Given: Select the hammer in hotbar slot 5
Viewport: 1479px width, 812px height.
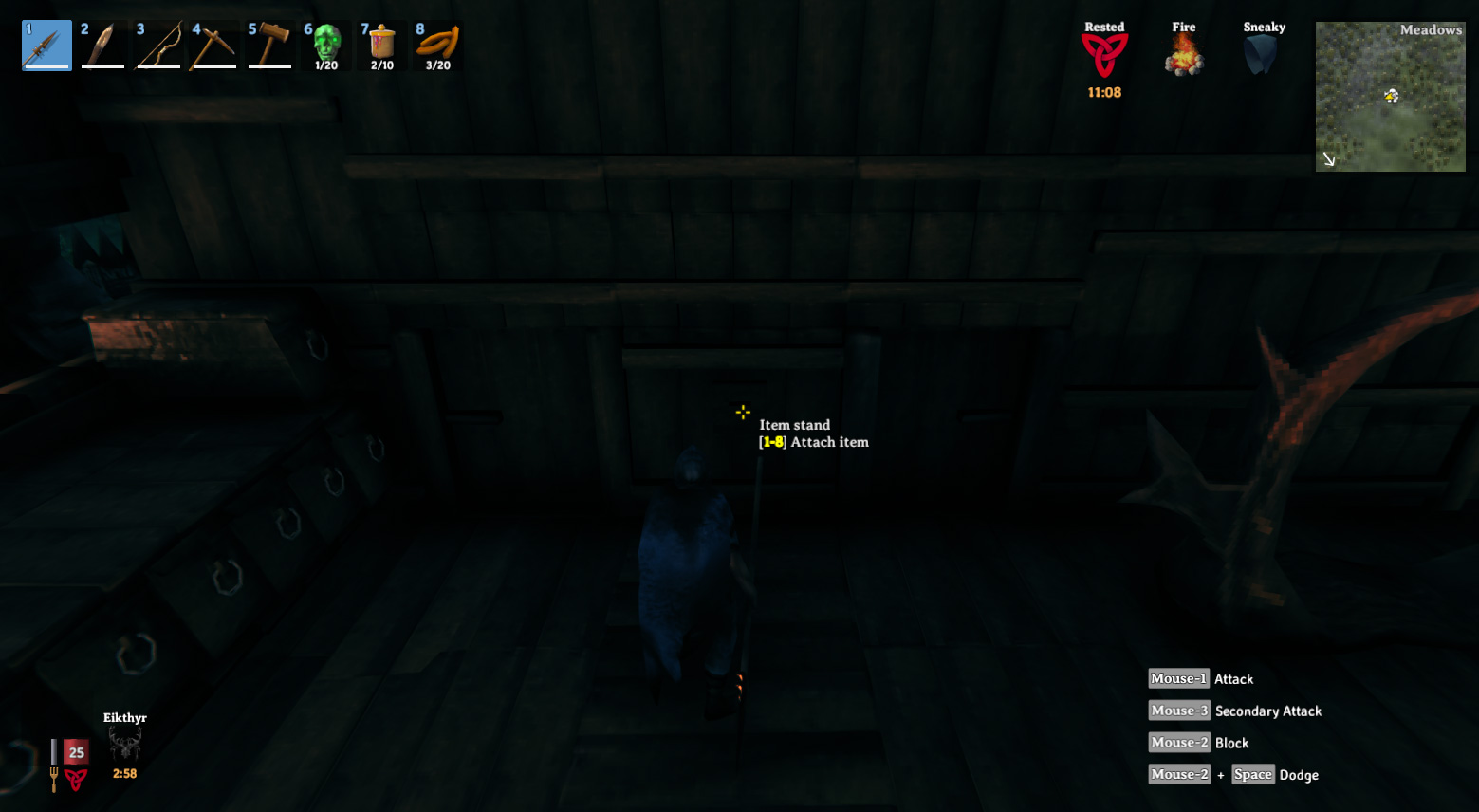Looking at the screenshot, I should pos(269,45).
